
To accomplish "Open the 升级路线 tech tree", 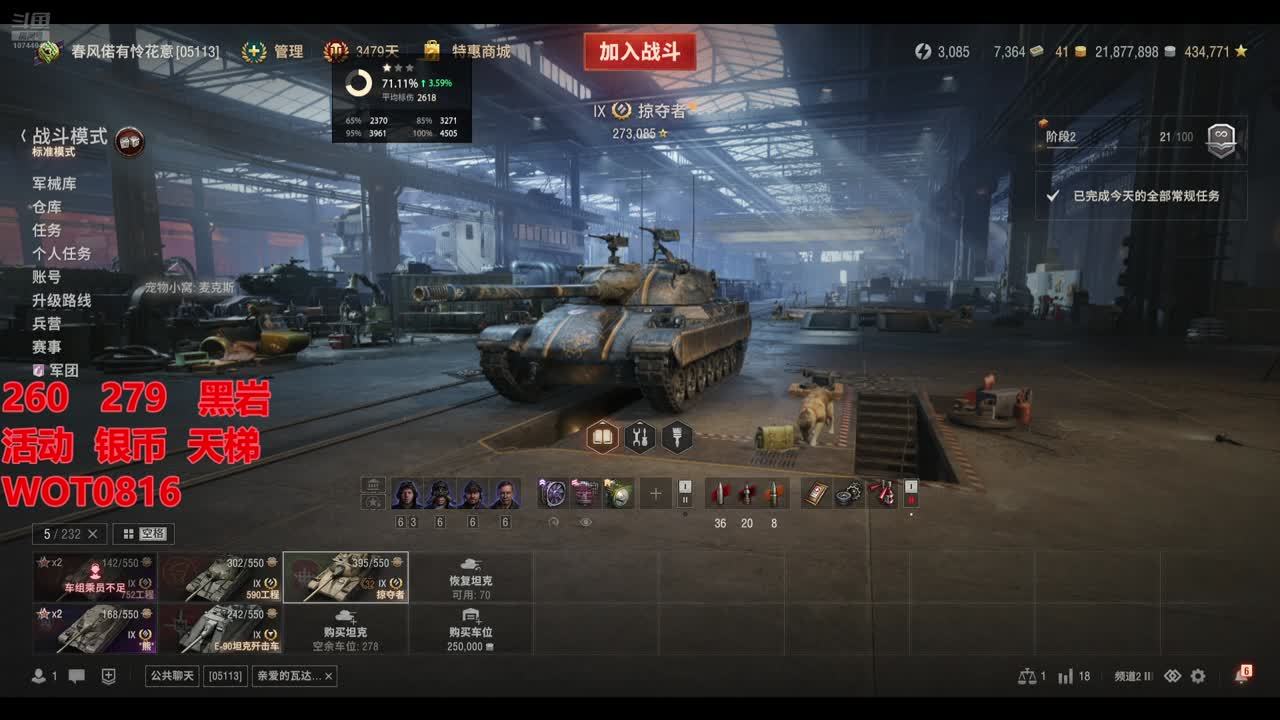I will pos(61,300).
